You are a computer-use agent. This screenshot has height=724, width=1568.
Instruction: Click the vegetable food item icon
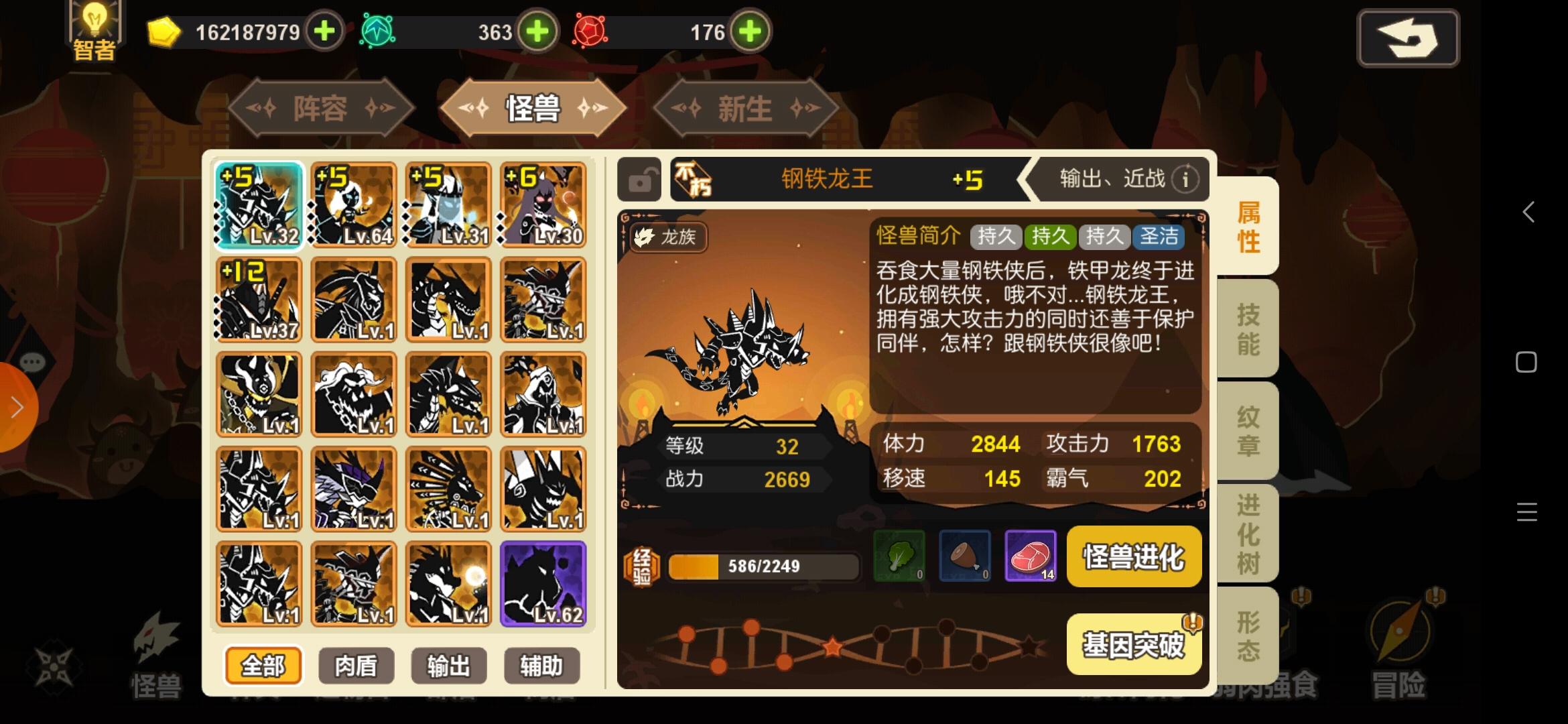(x=898, y=556)
